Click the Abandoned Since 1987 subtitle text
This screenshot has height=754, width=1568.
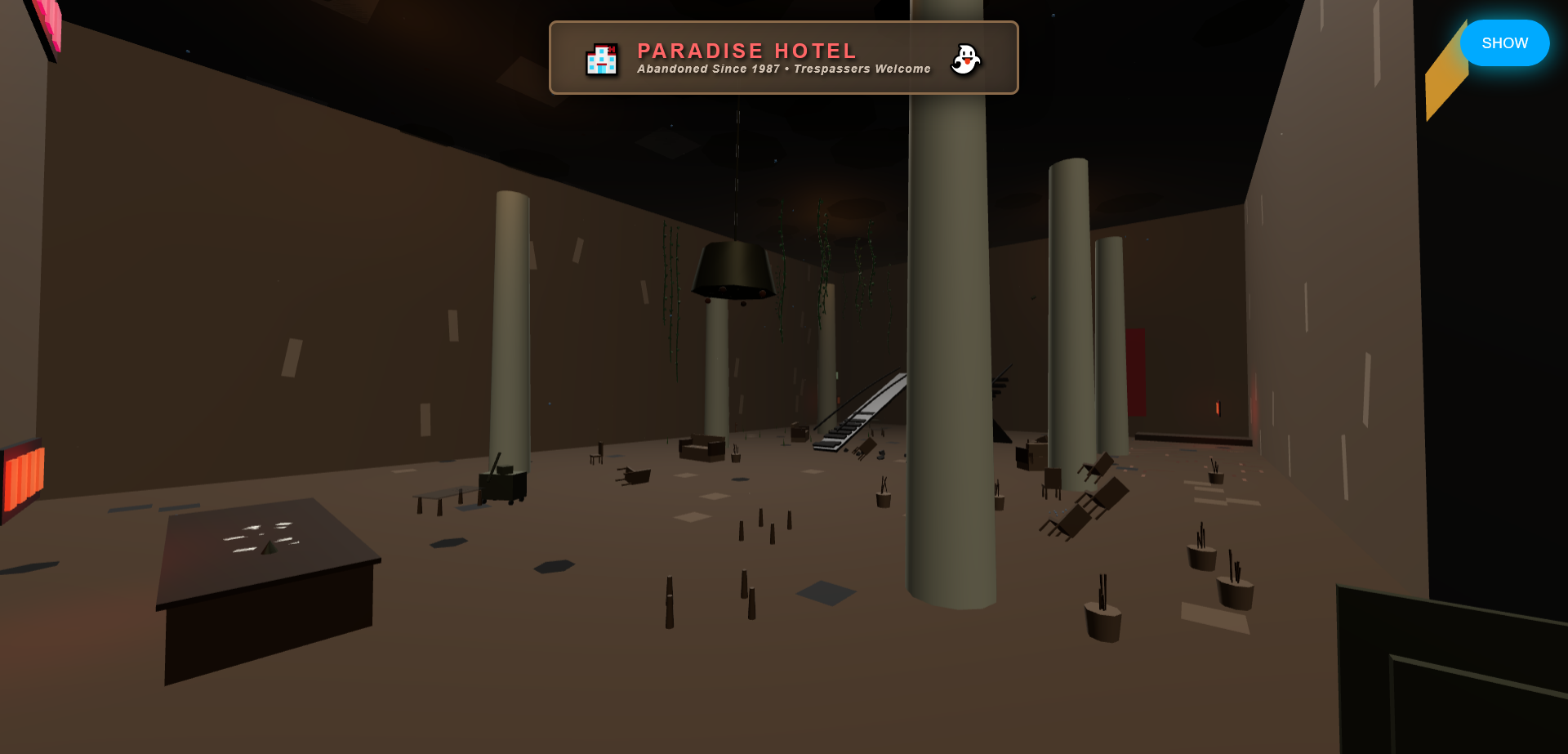point(783,69)
